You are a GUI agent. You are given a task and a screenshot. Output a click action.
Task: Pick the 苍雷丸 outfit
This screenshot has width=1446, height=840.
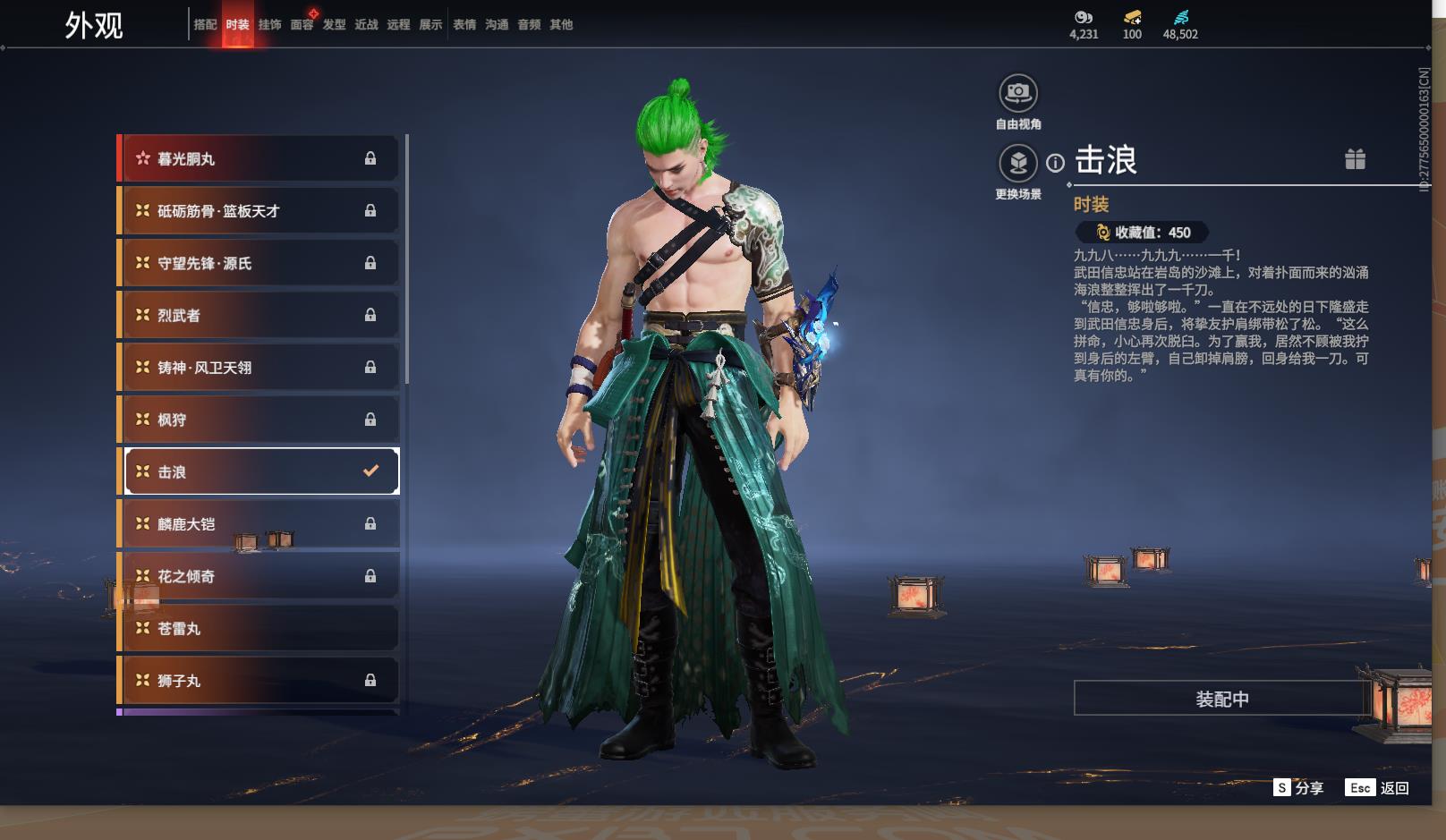259,629
